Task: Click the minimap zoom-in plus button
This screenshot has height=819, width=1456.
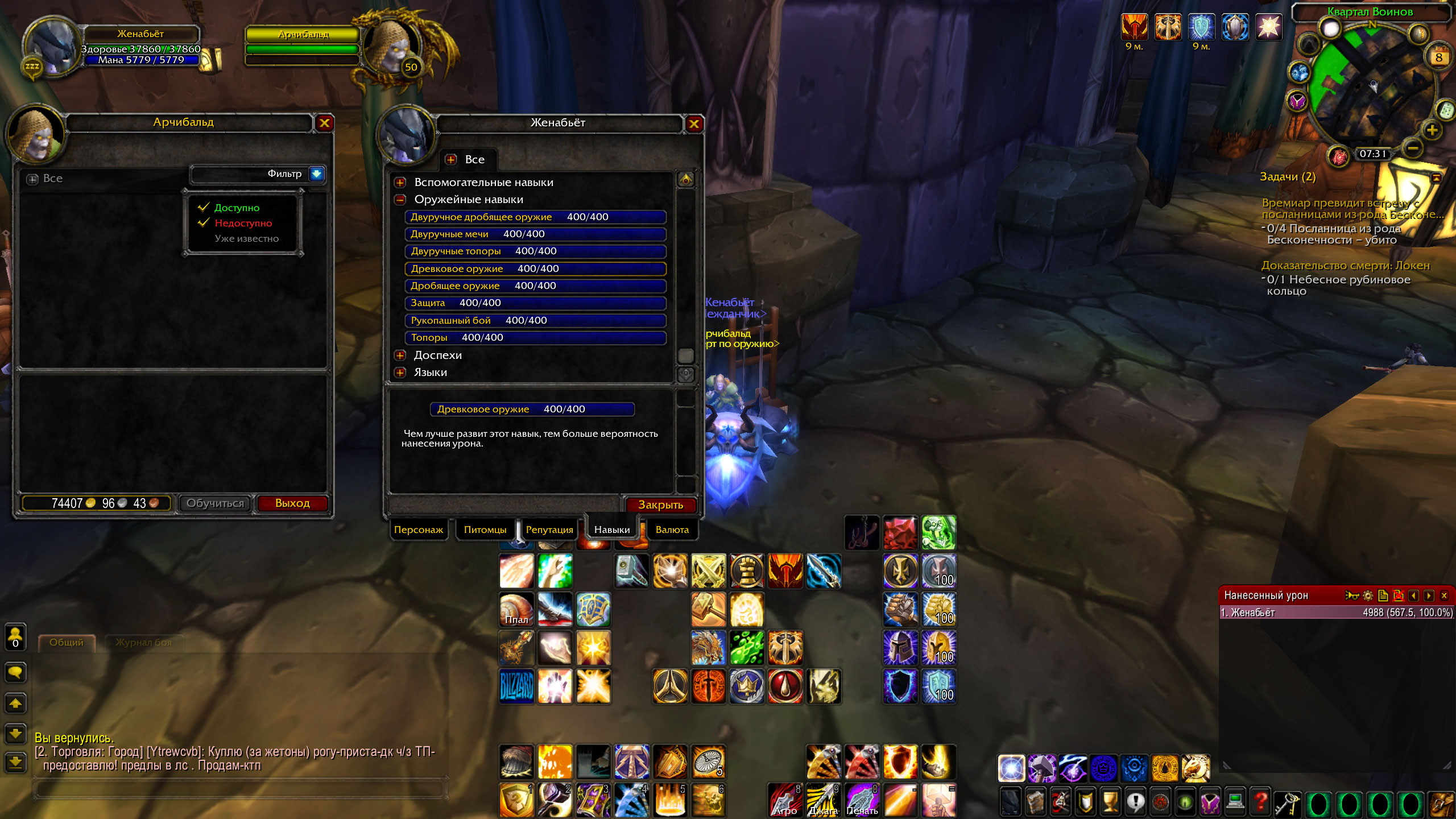Action: [1432, 130]
